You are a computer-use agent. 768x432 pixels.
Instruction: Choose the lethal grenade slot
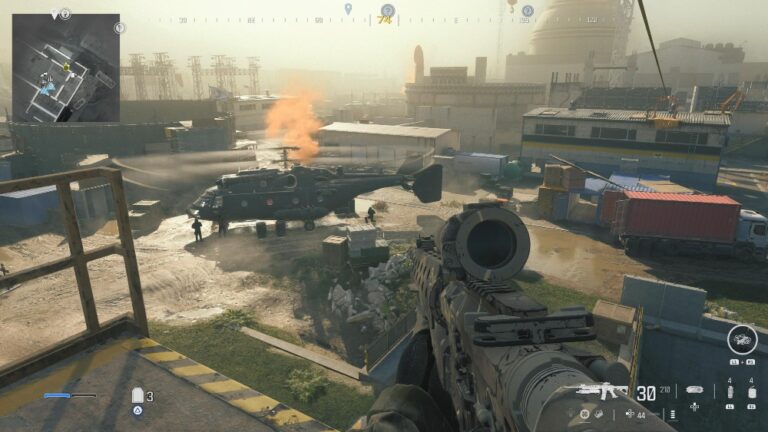tap(751, 392)
